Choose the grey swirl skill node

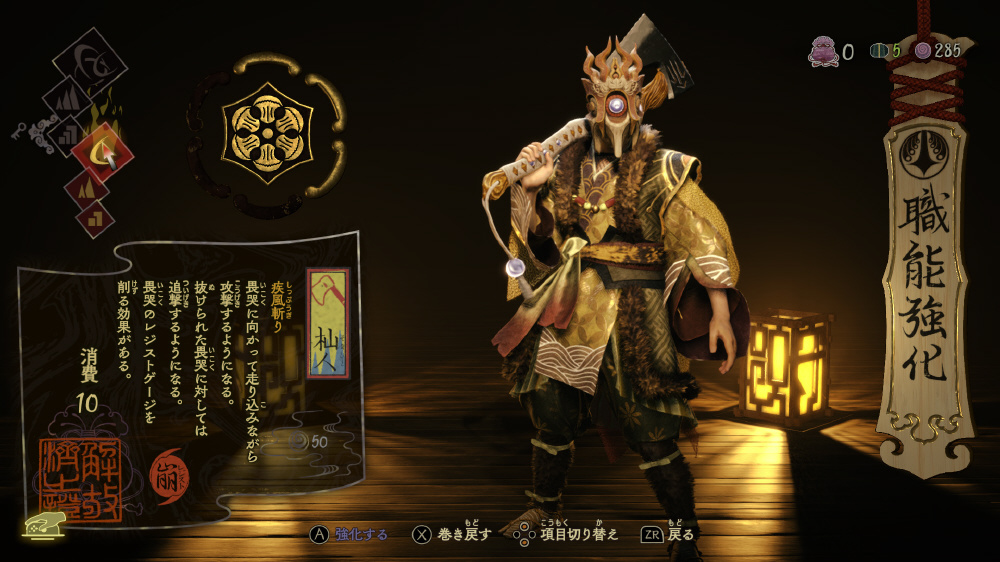pyautogui.click(x=91, y=65)
